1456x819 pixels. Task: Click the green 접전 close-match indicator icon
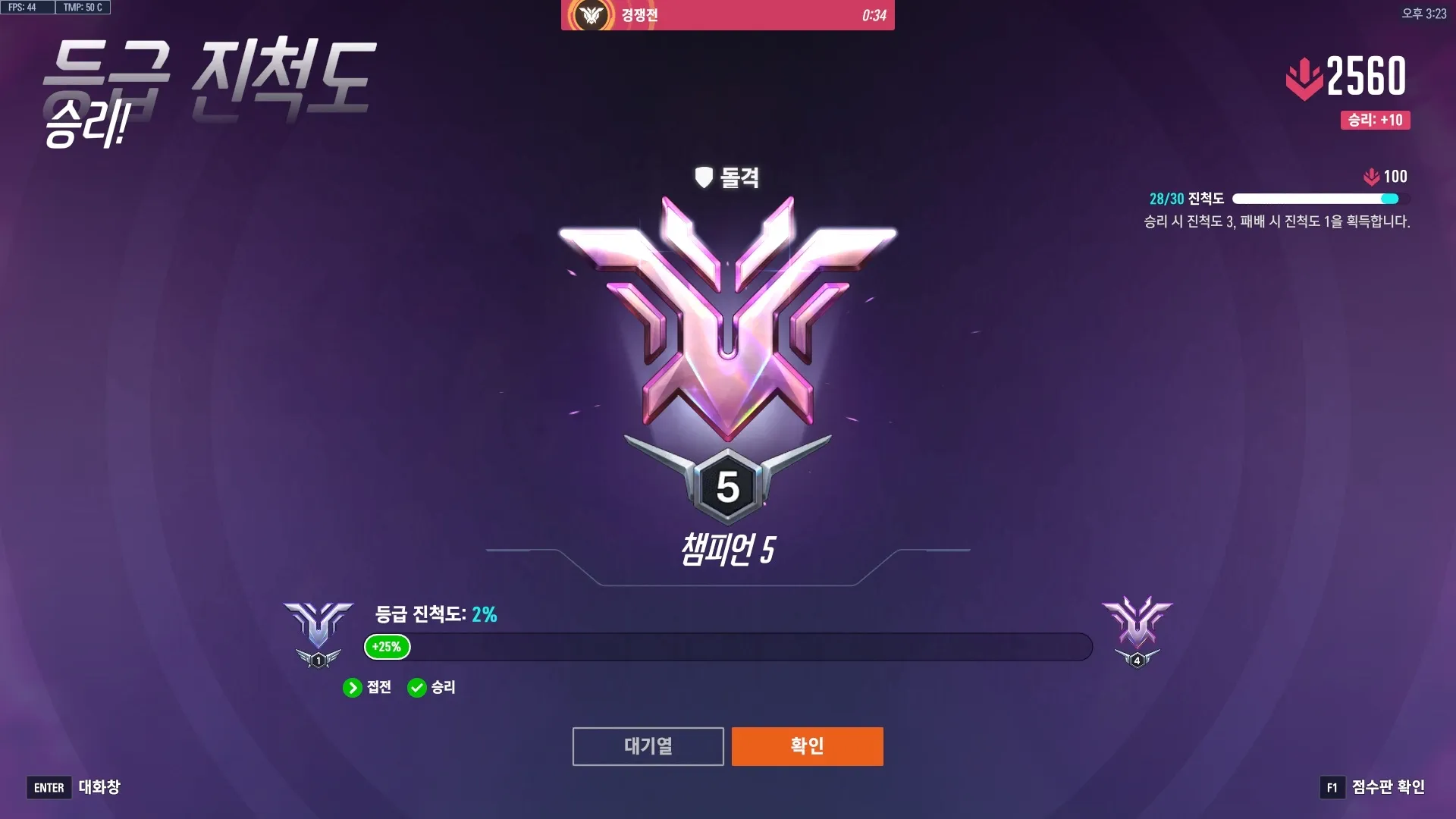[x=353, y=688]
